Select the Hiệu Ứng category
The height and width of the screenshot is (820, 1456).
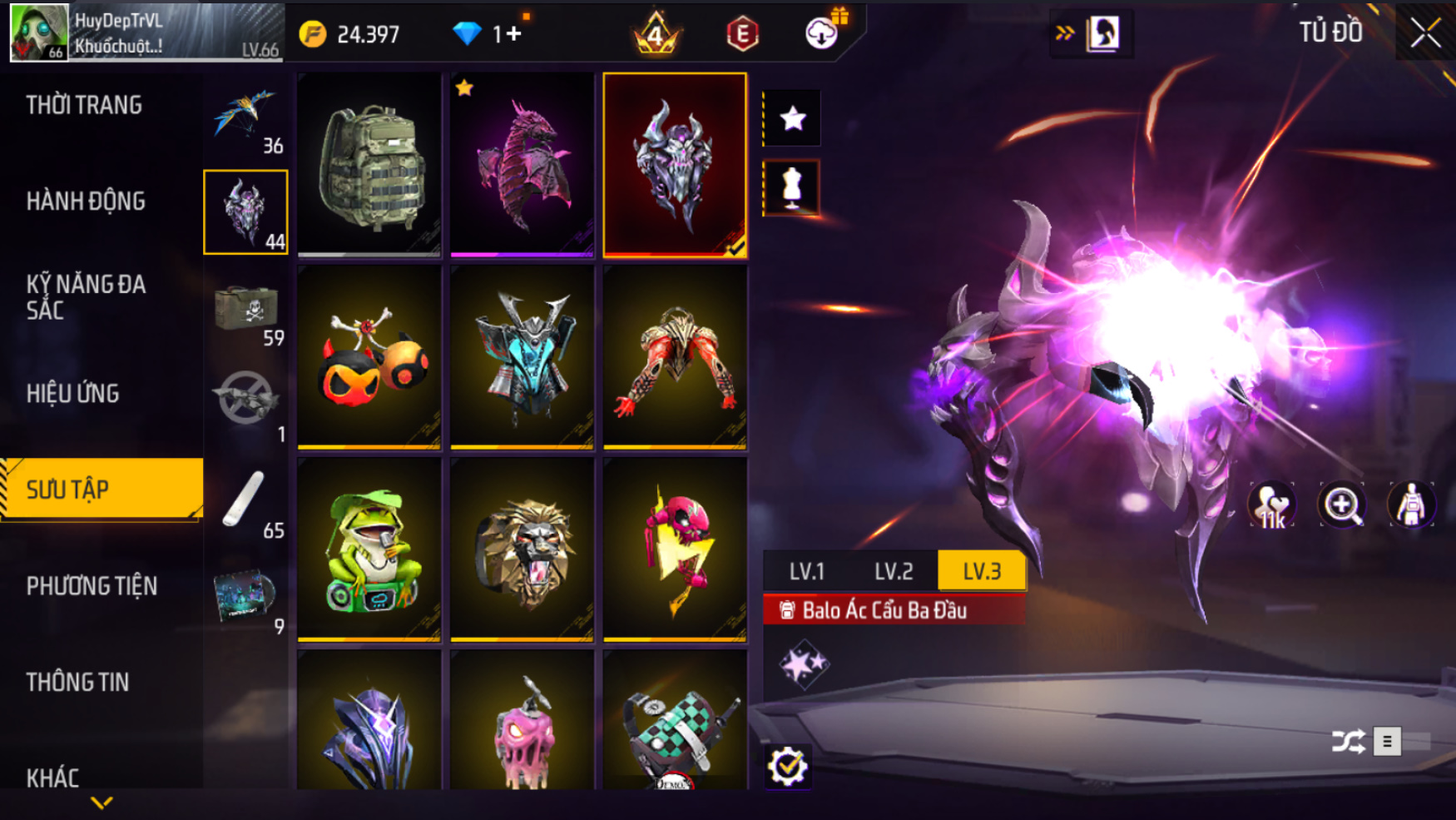click(73, 394)
